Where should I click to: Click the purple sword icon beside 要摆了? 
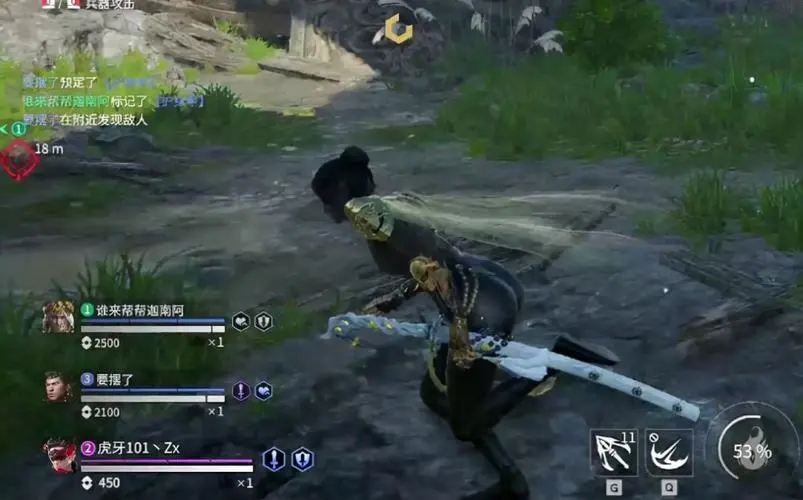click(241, 390)
